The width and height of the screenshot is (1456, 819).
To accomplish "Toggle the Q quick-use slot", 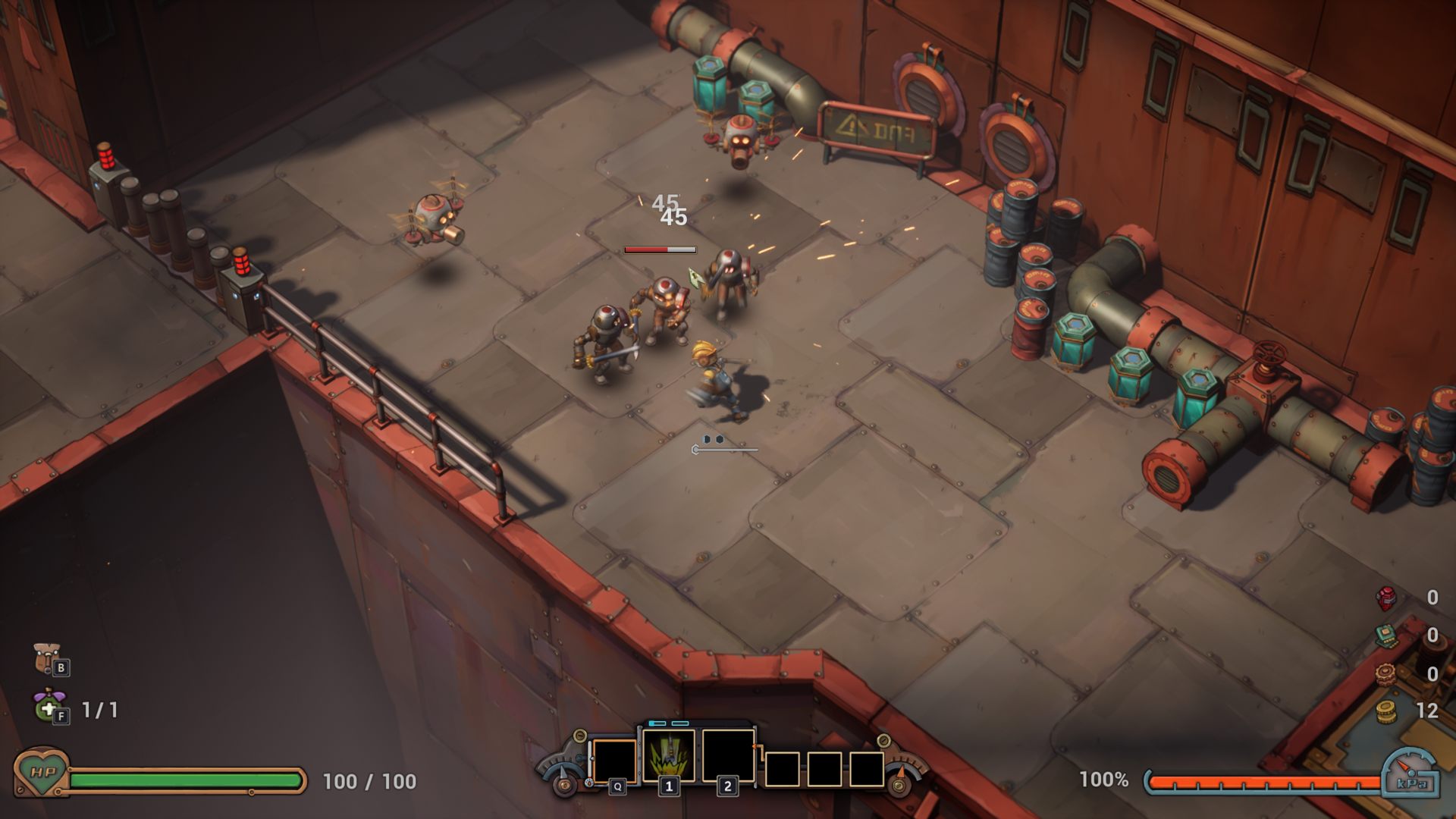I will 614,761.
